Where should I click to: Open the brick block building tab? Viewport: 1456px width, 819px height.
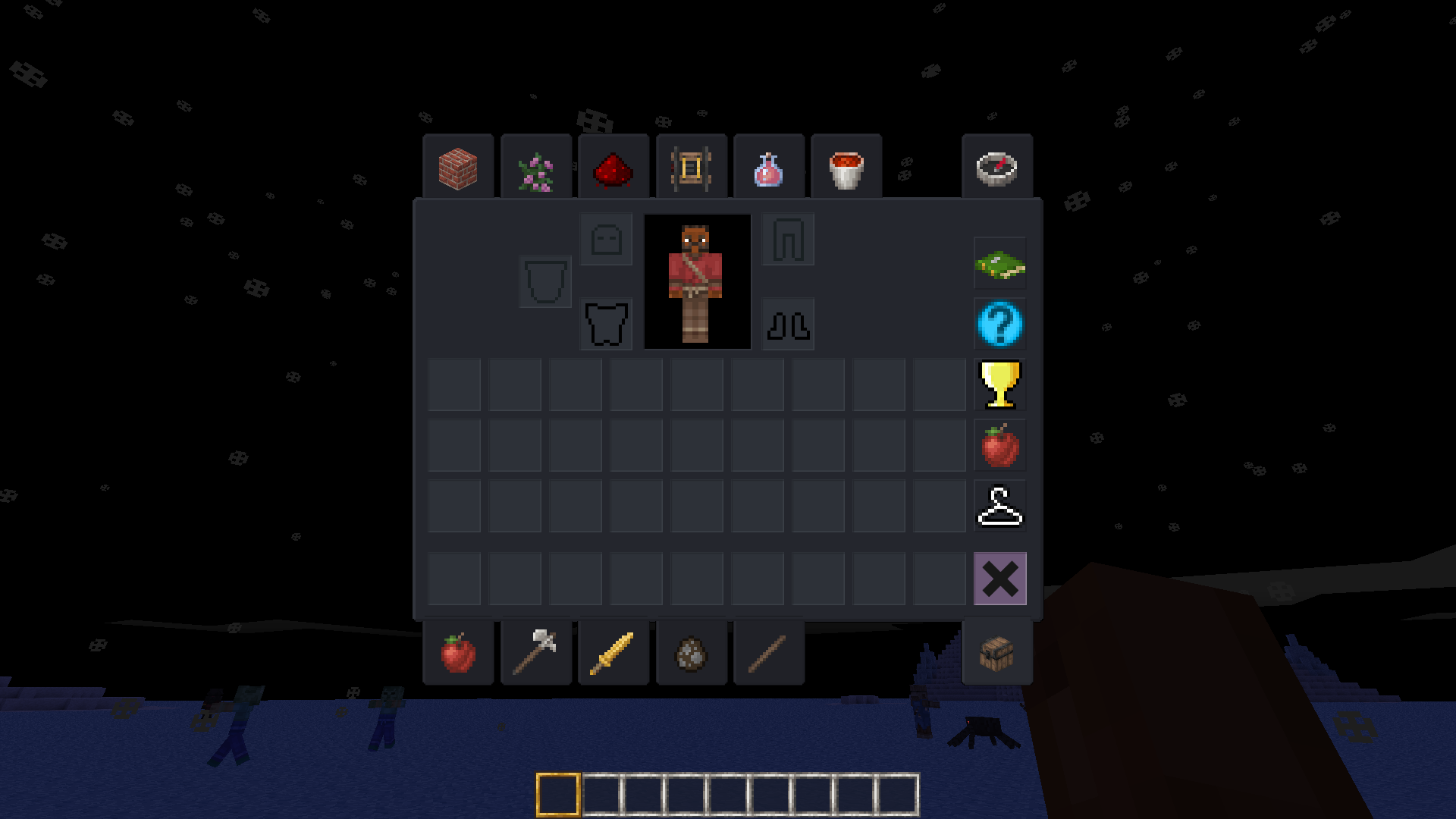458,168
